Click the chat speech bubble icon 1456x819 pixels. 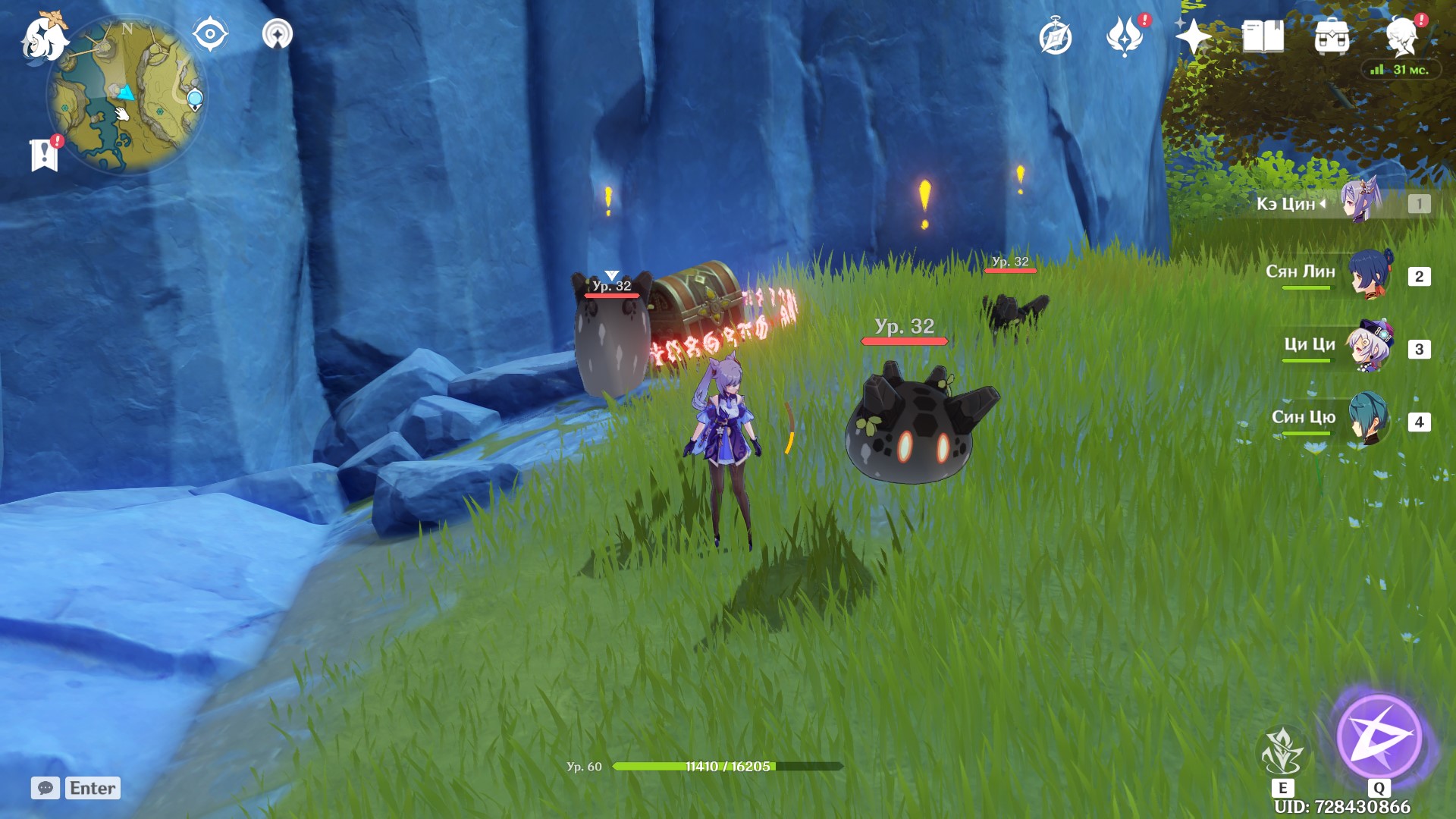pyautogui.click(x=47, y=788)
